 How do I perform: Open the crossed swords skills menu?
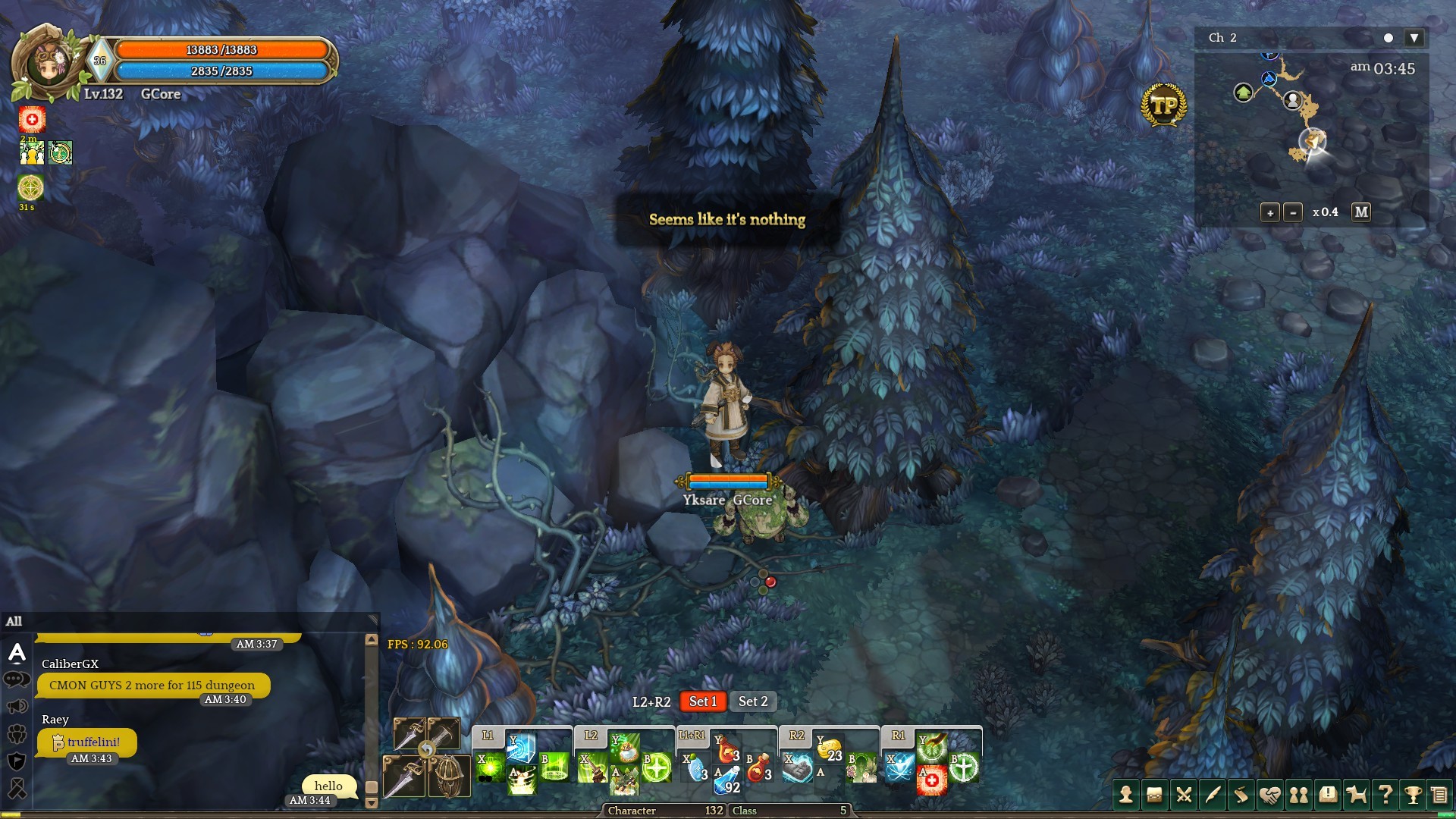coord(1183,795)
